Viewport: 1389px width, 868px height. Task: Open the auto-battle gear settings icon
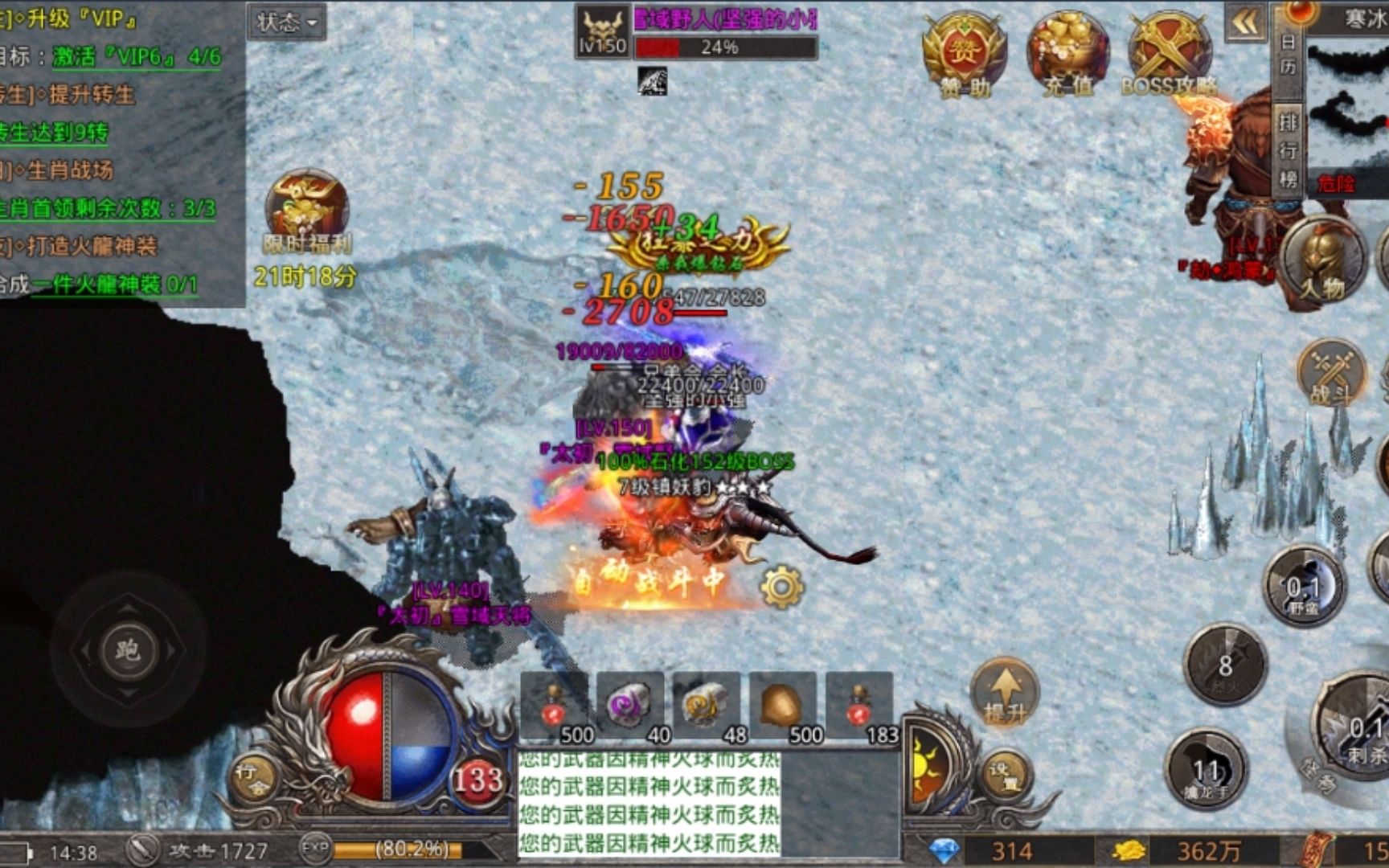click(x=782, y=587)
